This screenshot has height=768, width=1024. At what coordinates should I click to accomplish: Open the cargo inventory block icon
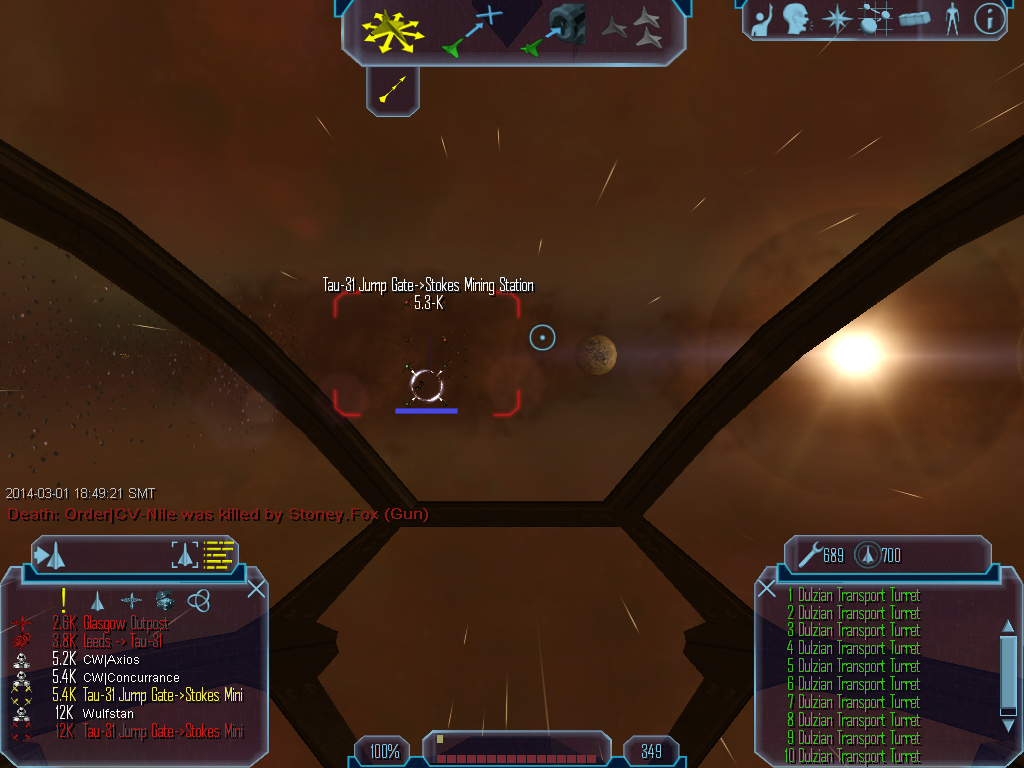(x=914, y=19)
